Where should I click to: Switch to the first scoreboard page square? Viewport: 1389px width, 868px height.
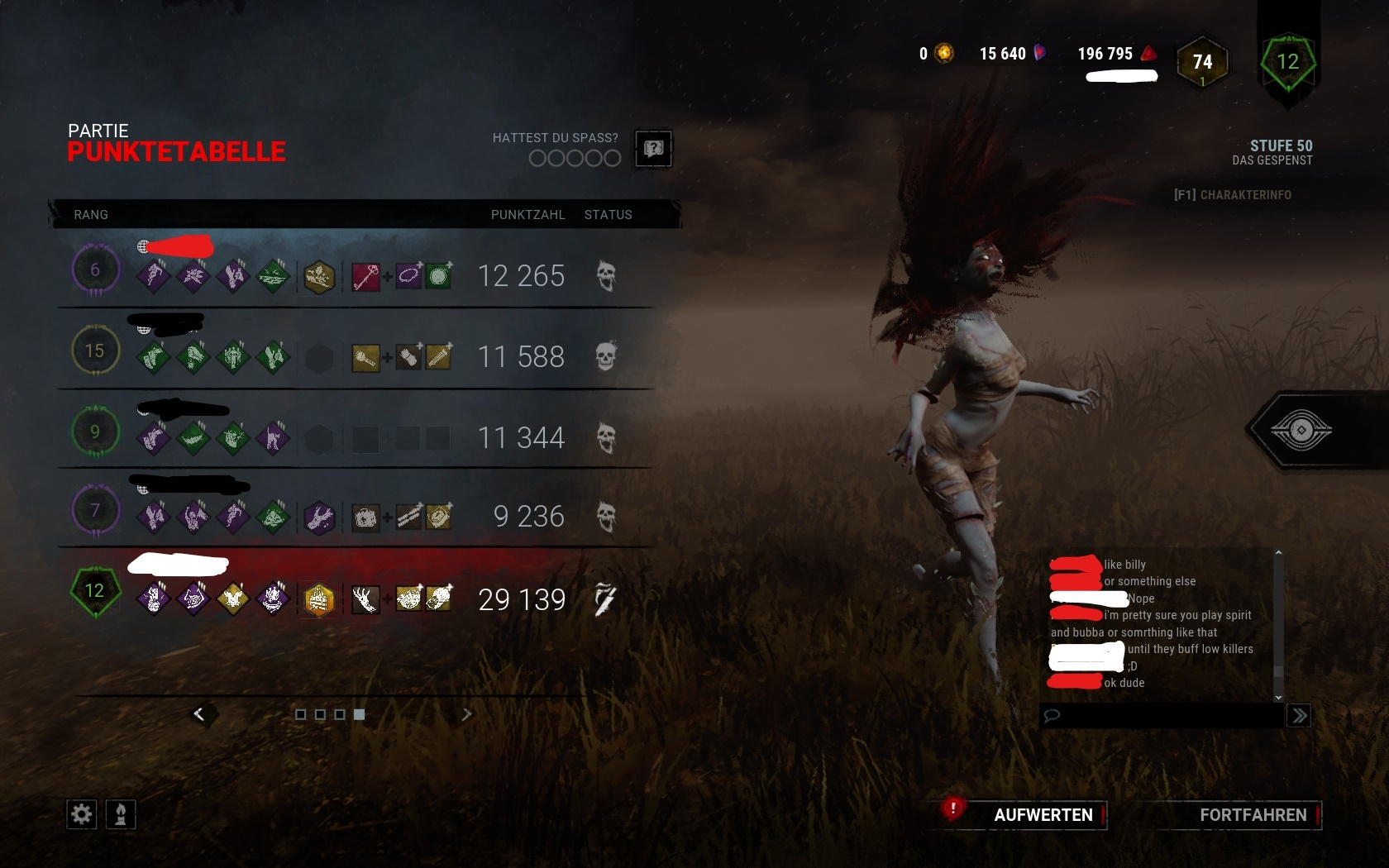point(301,715)
